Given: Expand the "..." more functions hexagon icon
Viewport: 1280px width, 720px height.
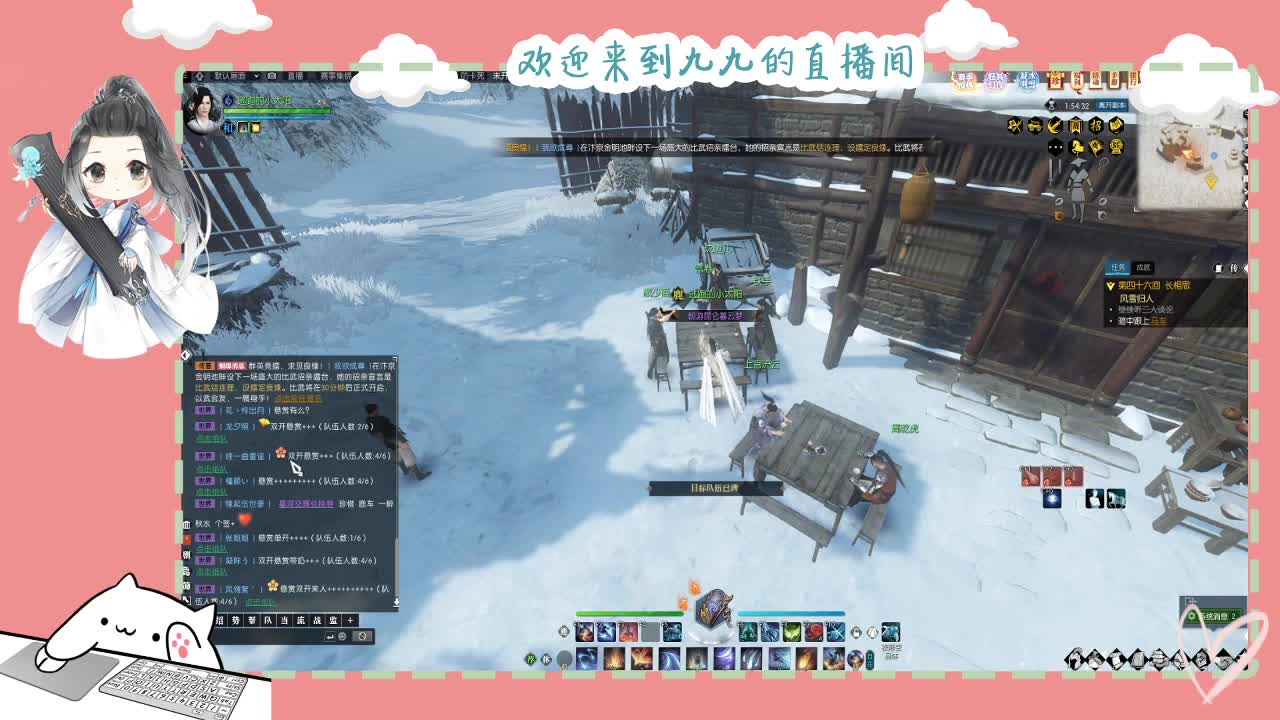Looking at the screenshot, I should 1054,147.
